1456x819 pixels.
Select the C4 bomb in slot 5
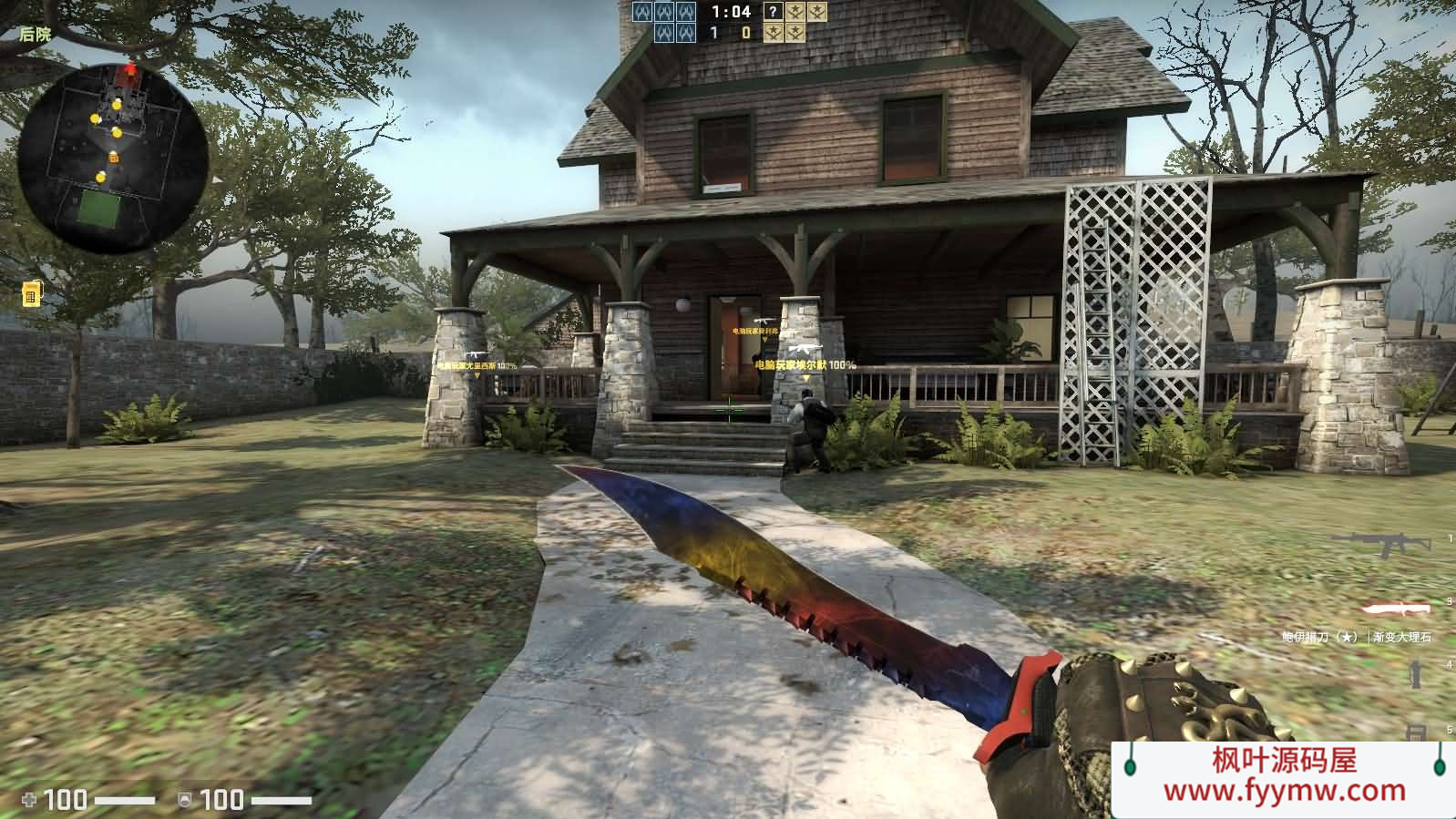1417,731
